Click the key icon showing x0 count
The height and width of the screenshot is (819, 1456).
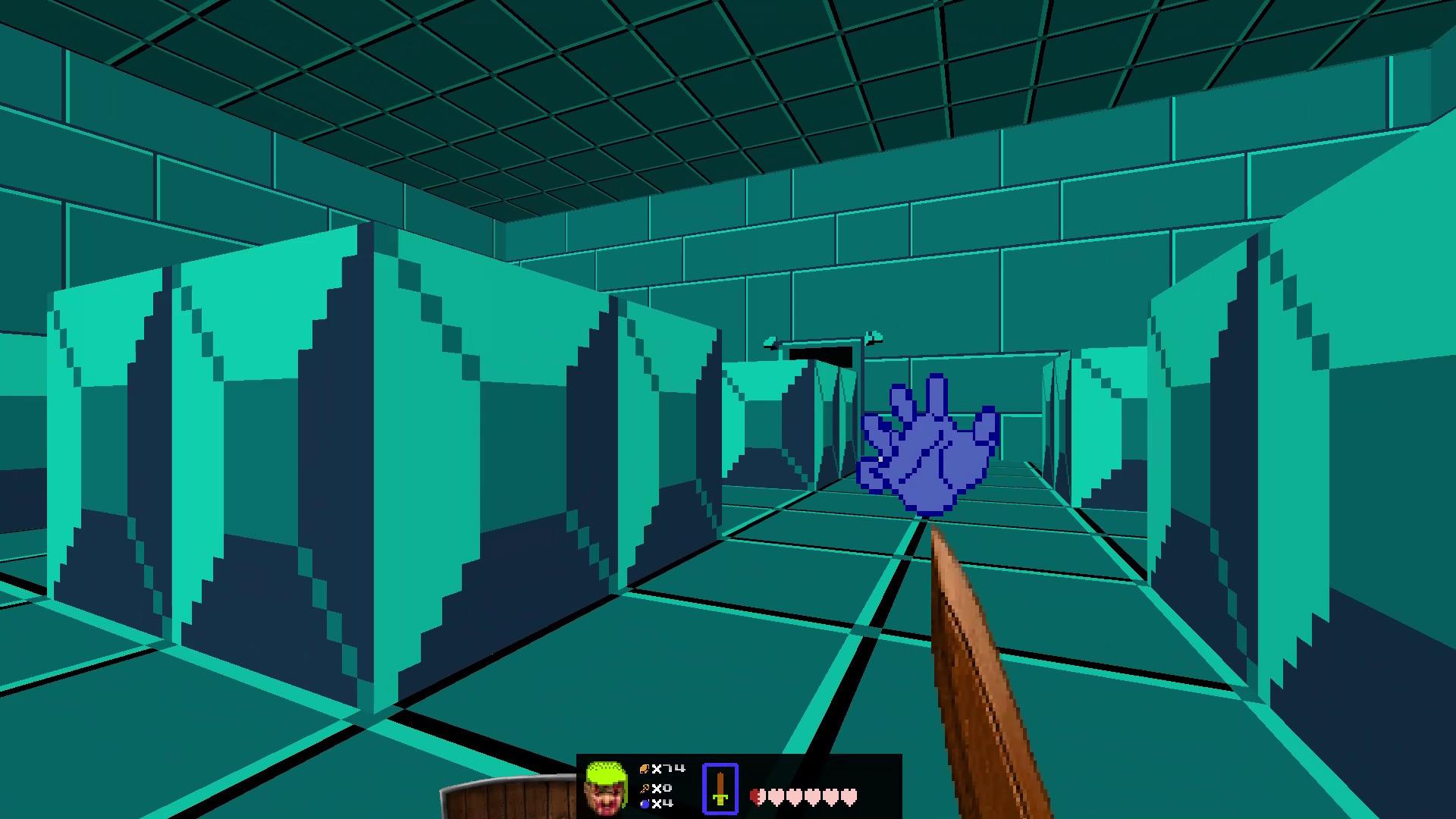(644, 789)
